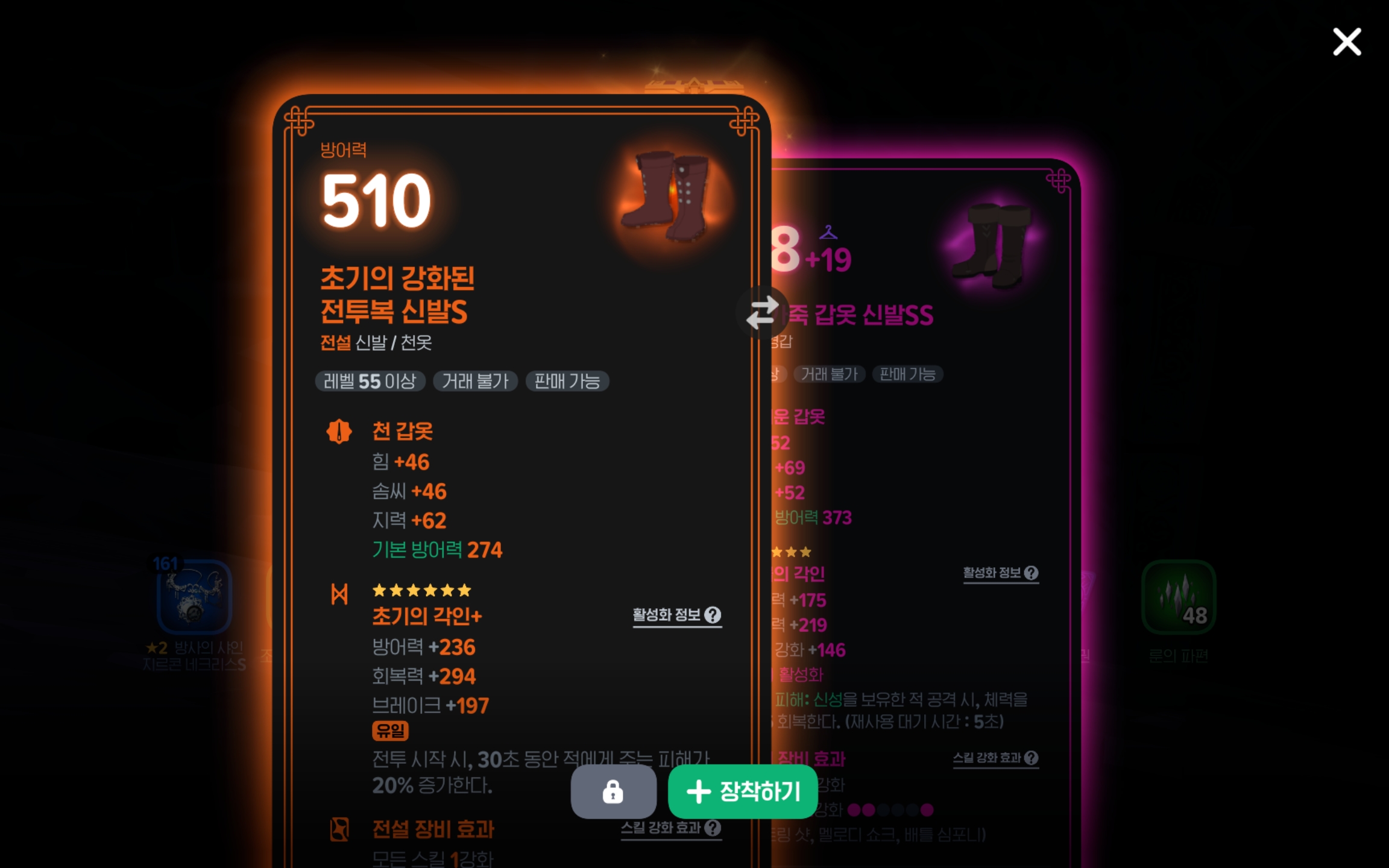Show 활성화 정보 on the purple card
Image resolution: width=1389 pixels, height=868 pixels.
[x=1000, y=573]
